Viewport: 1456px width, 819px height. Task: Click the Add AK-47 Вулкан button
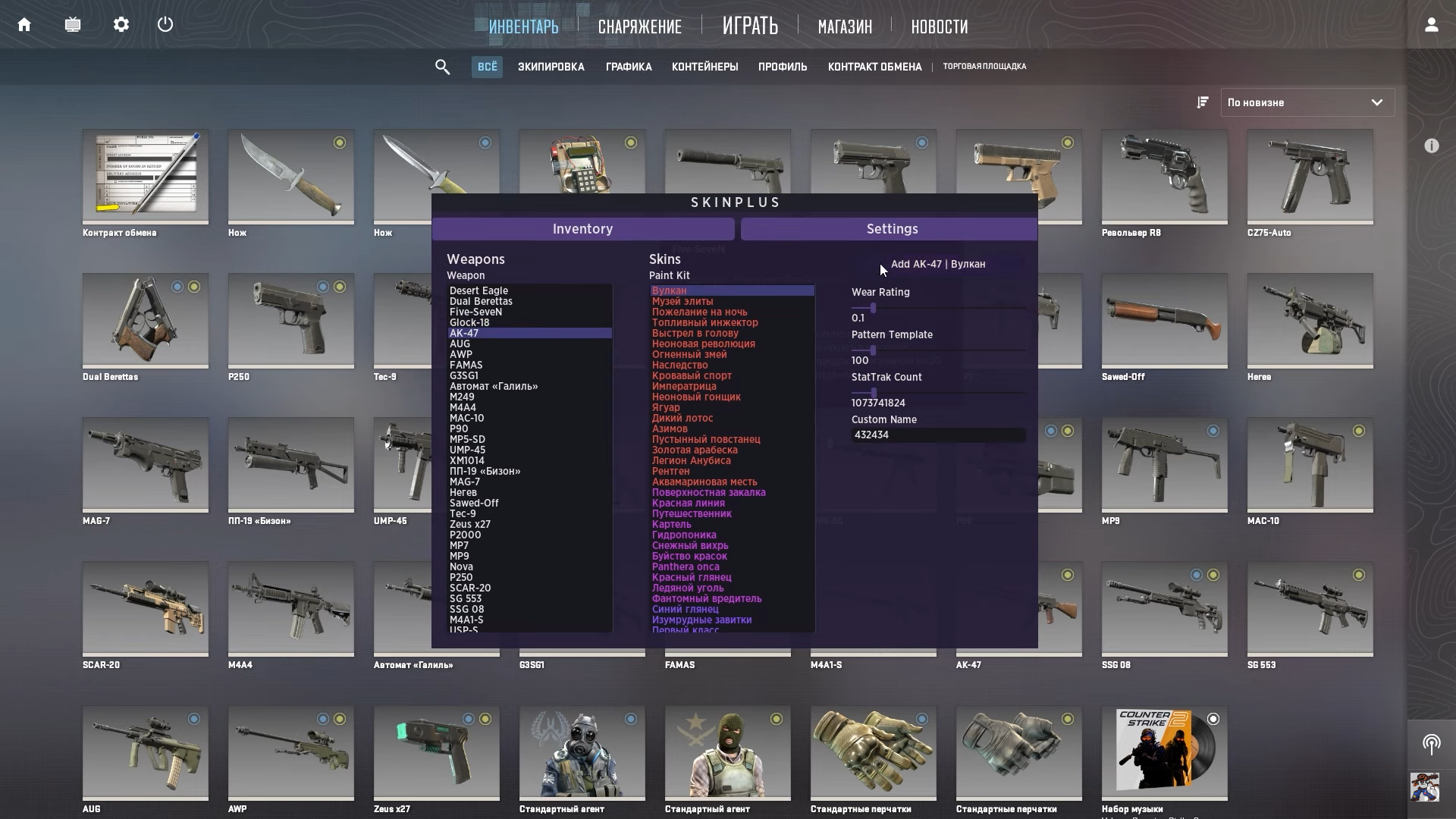click(x=939, y=264)
